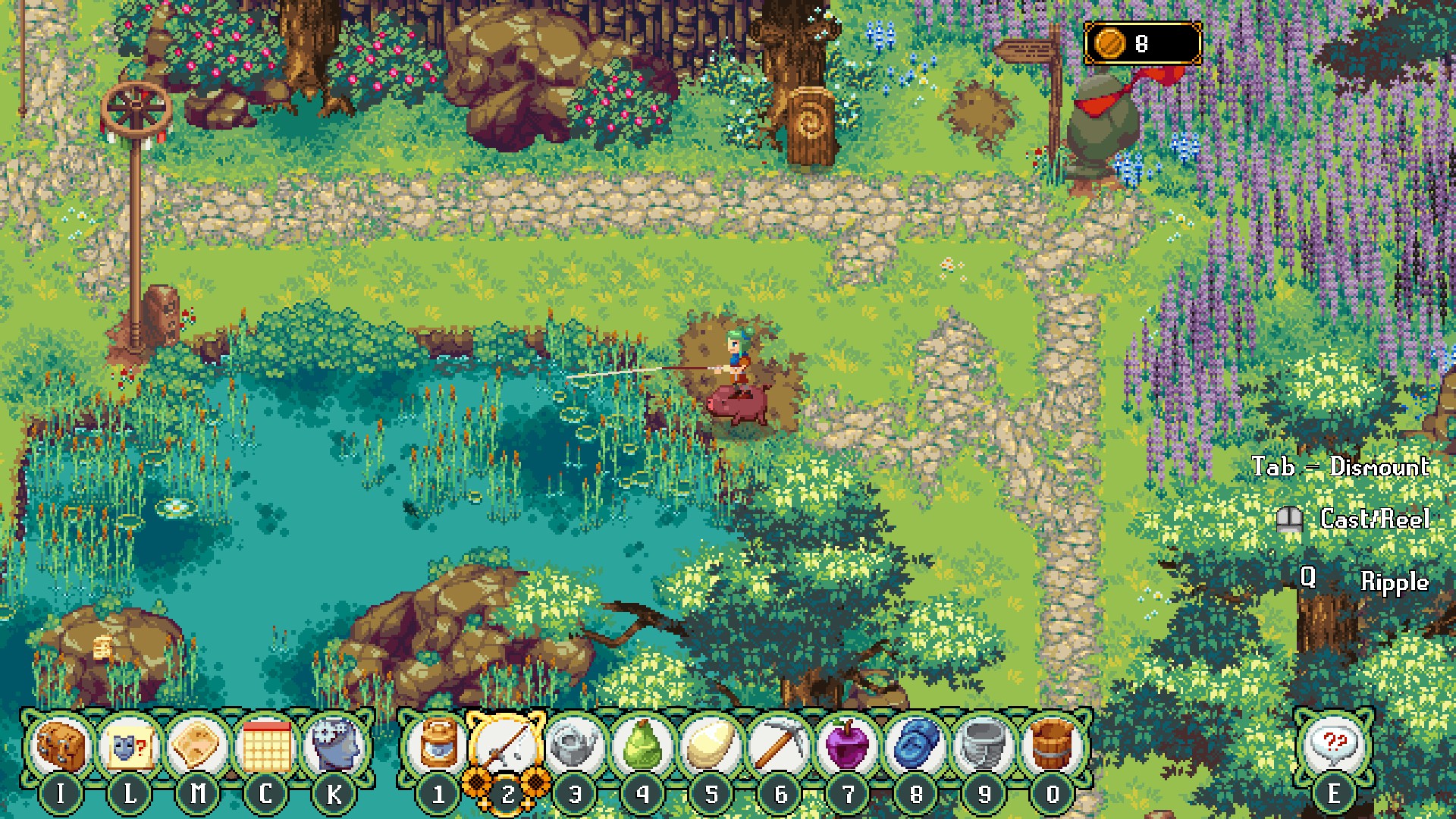
Task: Choose the egg in the hotbar
Action: [711, 747]
